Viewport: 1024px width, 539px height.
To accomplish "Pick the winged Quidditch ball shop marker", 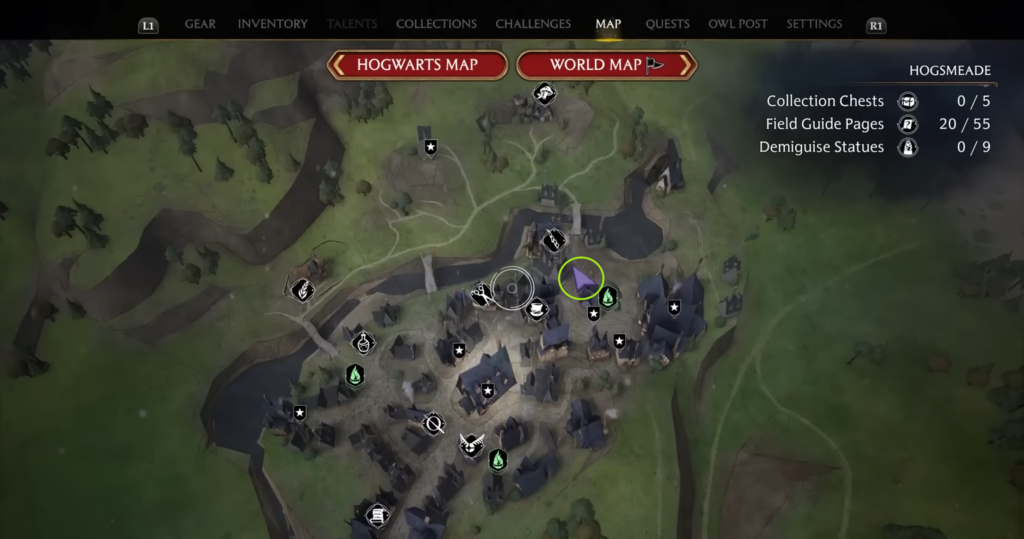I will coord(470,444).
